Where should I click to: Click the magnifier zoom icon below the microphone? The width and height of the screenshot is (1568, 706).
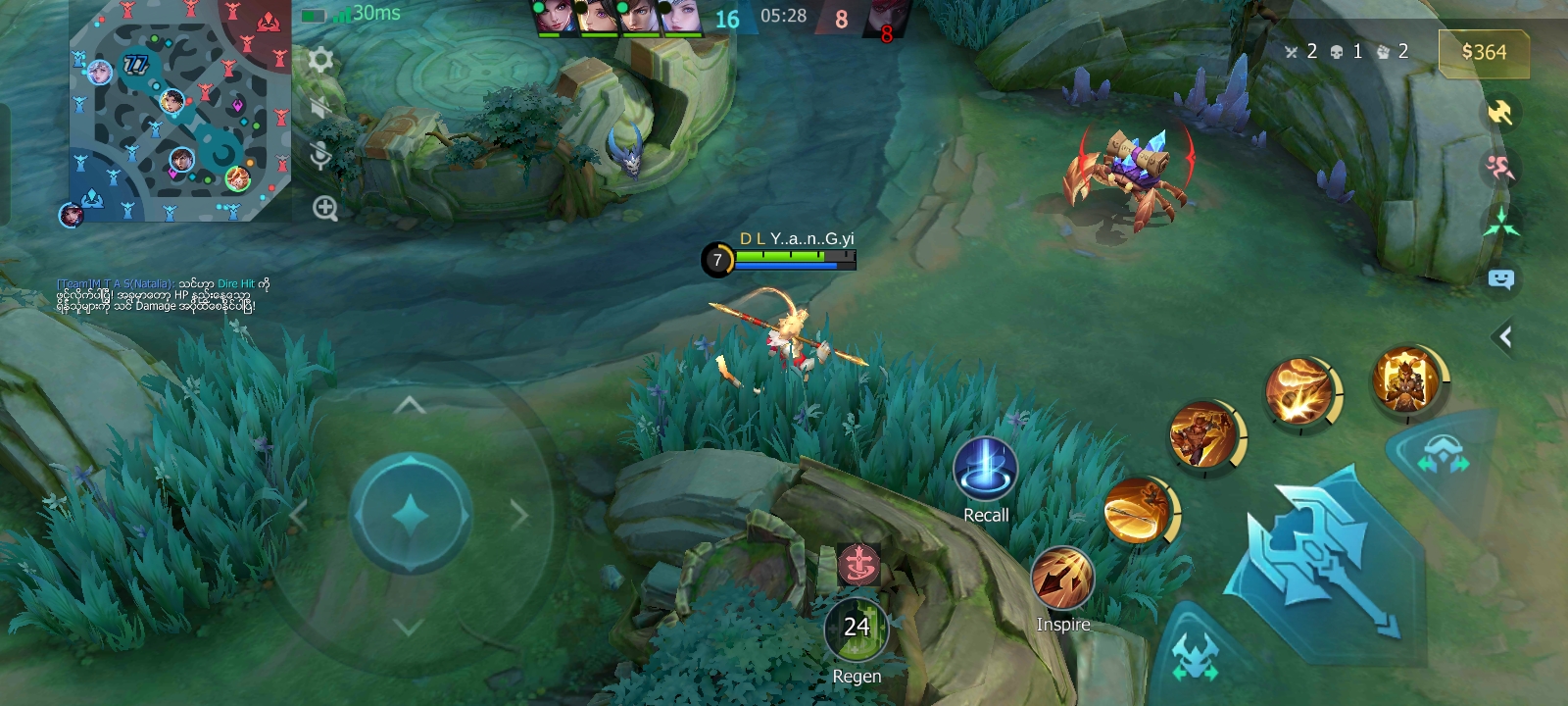tap(325, 208)
